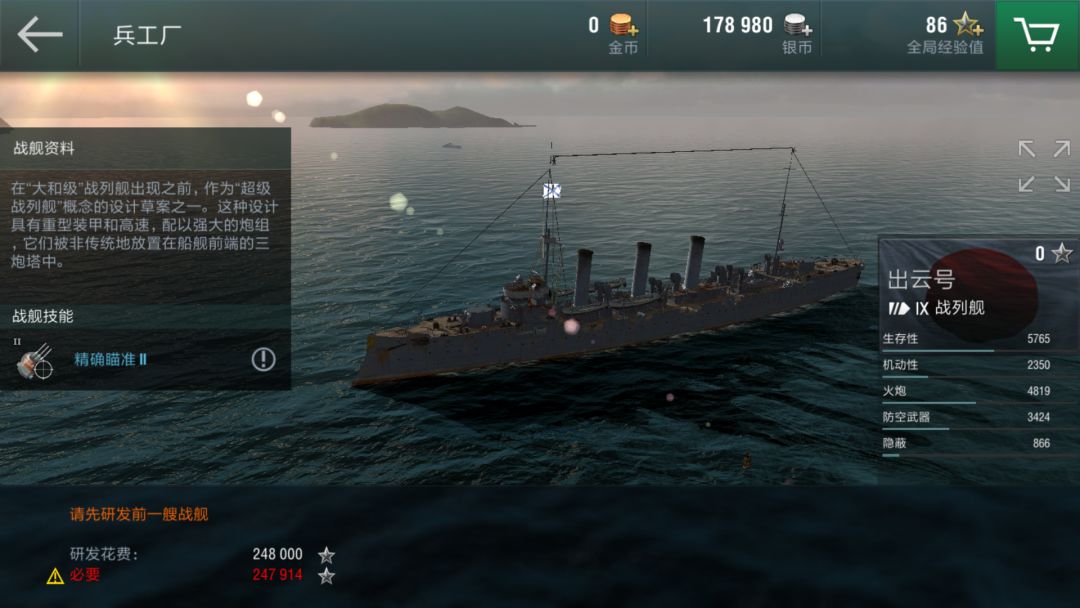Open the shopping cart store
The width and height of the screenshot is (1080, 608).
1037,34
